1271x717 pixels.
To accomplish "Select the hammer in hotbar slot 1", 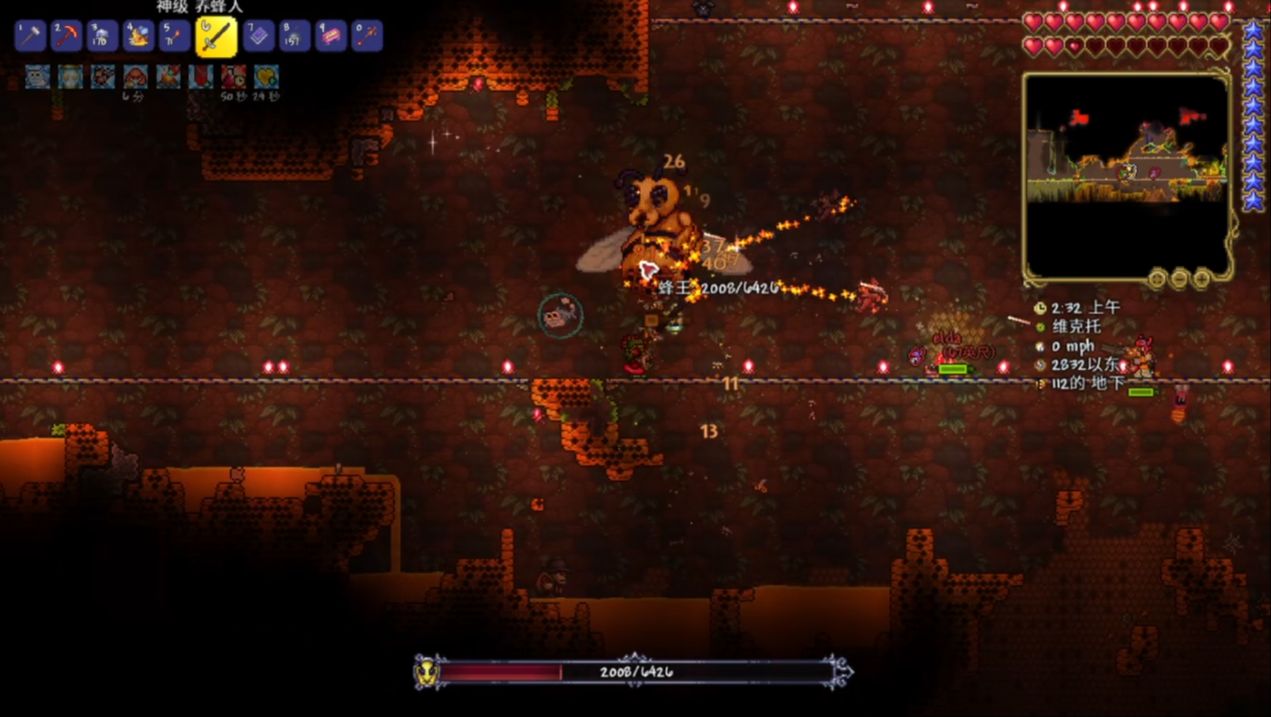I will [31, 36].
